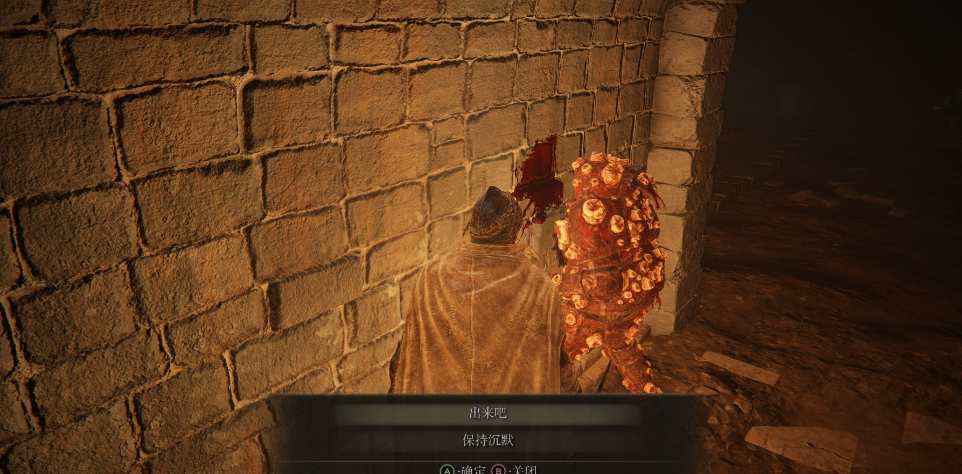This screenshot has height=474, width=962.
Task: Choose the "出来吧" dialogue option
Action: pyautogui.click(x=488, y=413)
